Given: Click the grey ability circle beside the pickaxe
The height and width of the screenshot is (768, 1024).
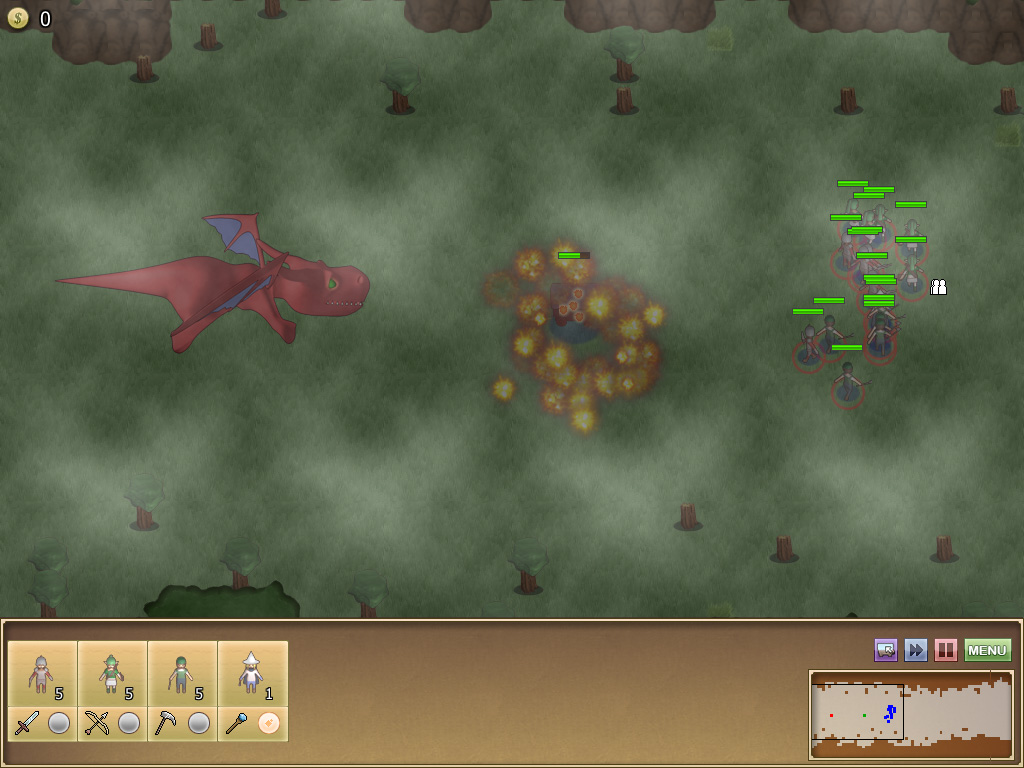Looking at the screenshot, I should [199, 723].
